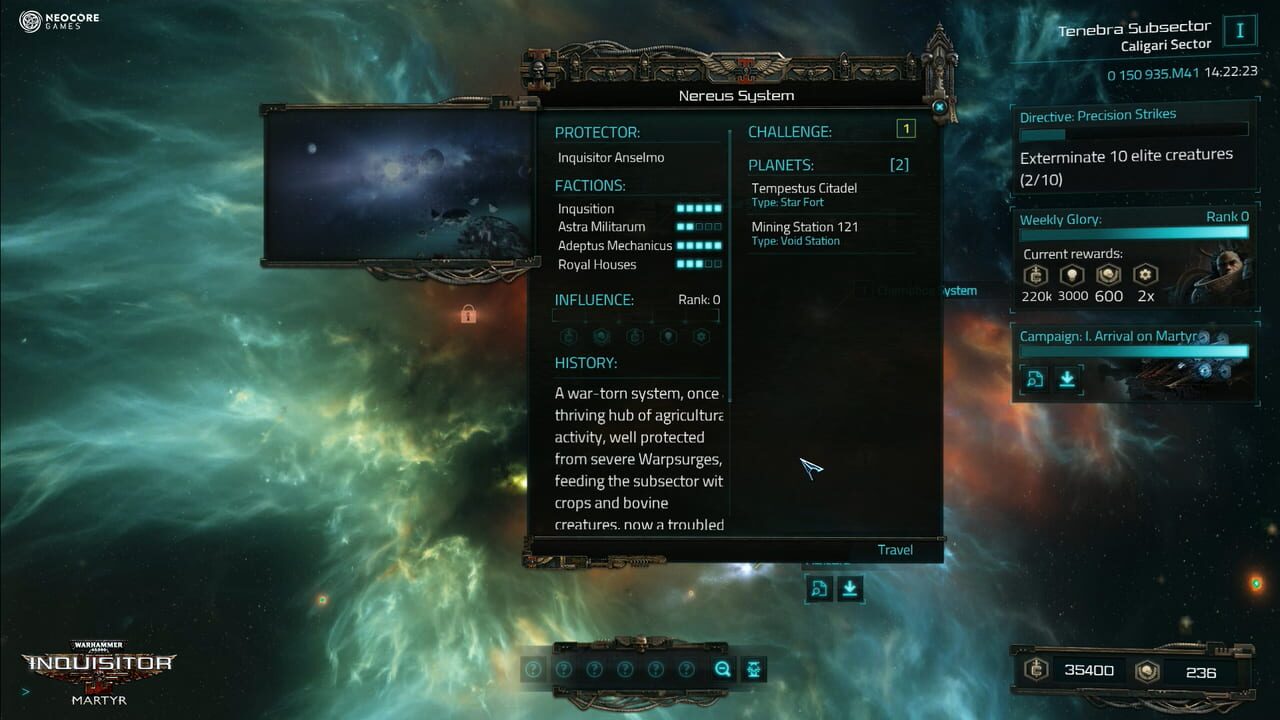Toggle the first Influence rank node icon
This screenshot has height=720, width=1280.
click(x=567, y=335)
